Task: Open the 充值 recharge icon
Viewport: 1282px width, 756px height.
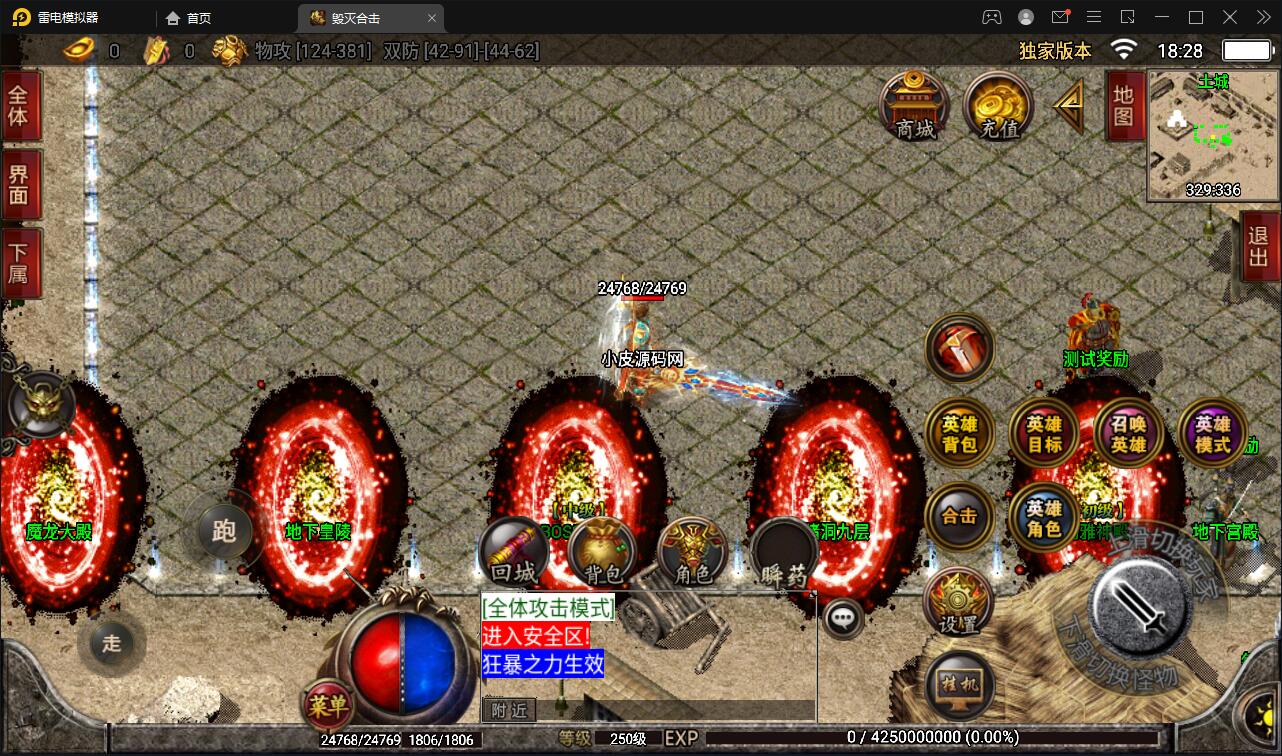Action: coord(997,107)
